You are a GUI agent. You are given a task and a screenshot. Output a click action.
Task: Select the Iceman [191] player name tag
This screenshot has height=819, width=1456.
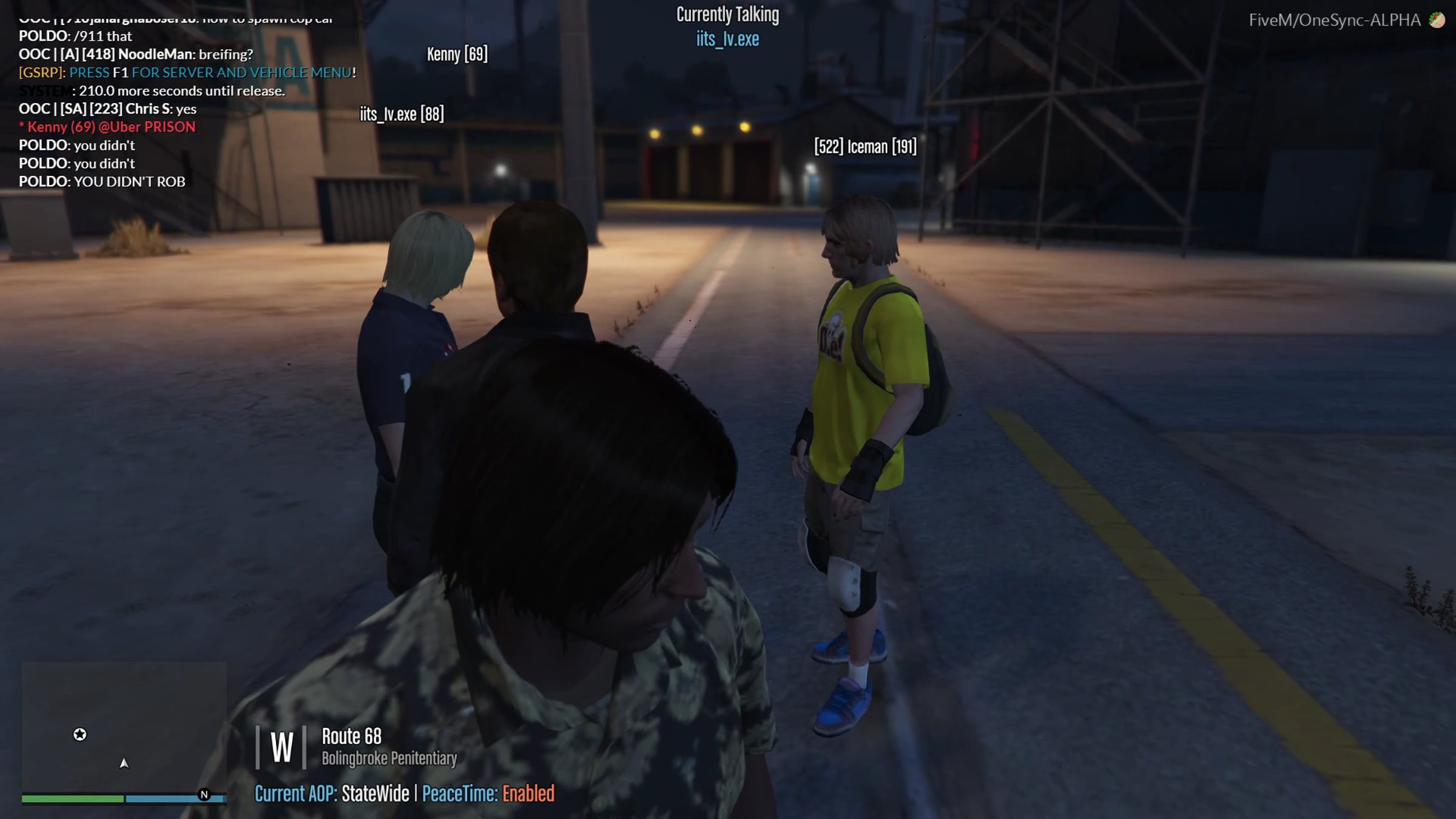pos(865,146)
